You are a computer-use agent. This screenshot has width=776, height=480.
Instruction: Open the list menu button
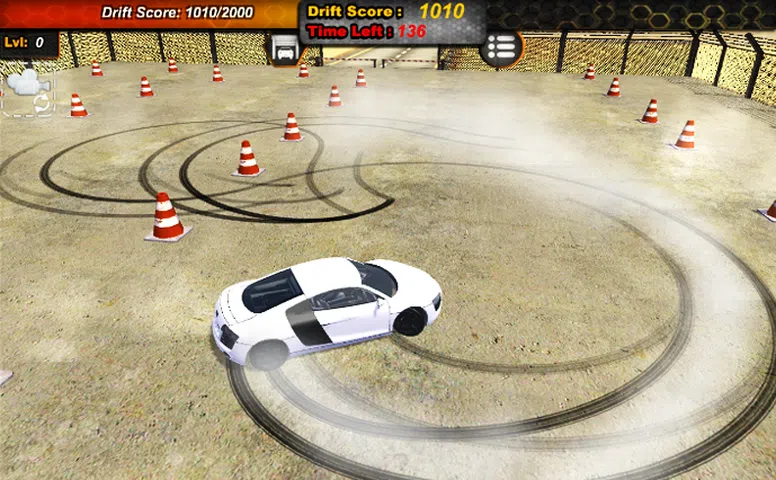click(x=501, y=47)
